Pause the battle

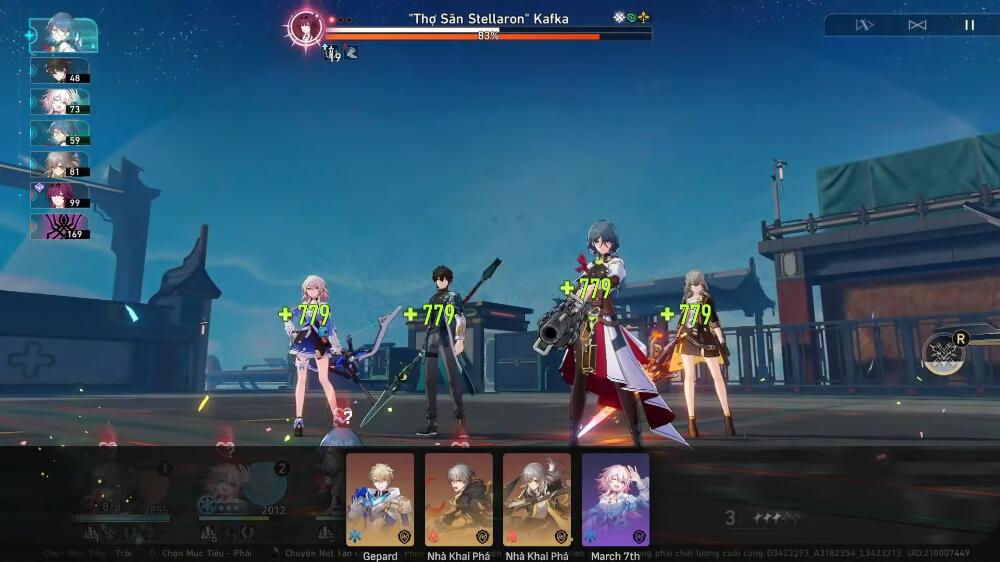[x=968, y=25]
